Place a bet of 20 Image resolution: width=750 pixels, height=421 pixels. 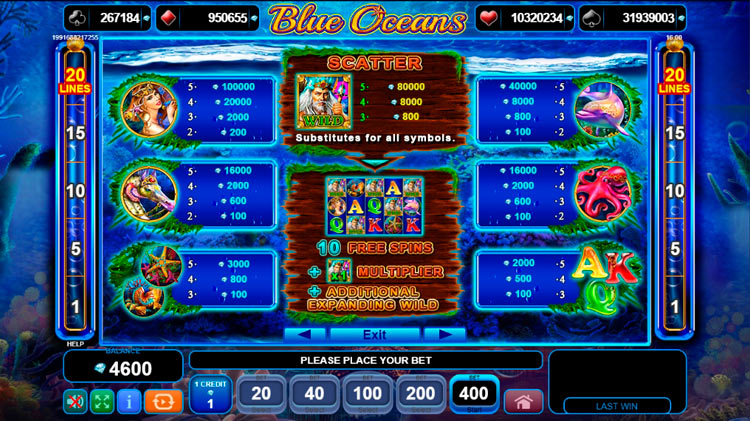coord(261,395)
